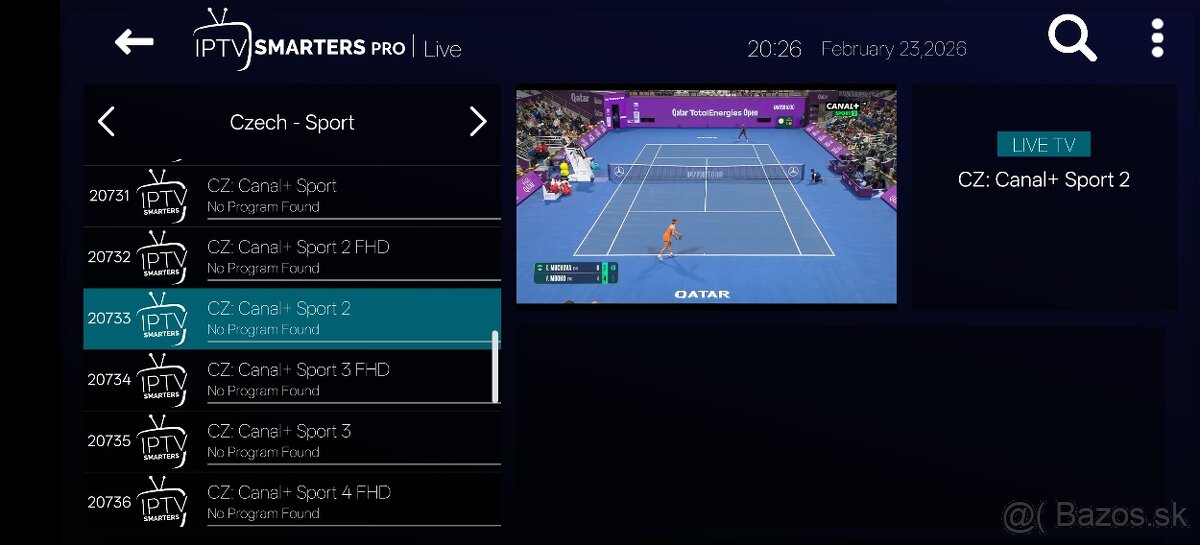Image resolution: width=1200 pixels, height=545 pixels.
Task: Select the highlighted channel numbered 20733
Action: 290,318
